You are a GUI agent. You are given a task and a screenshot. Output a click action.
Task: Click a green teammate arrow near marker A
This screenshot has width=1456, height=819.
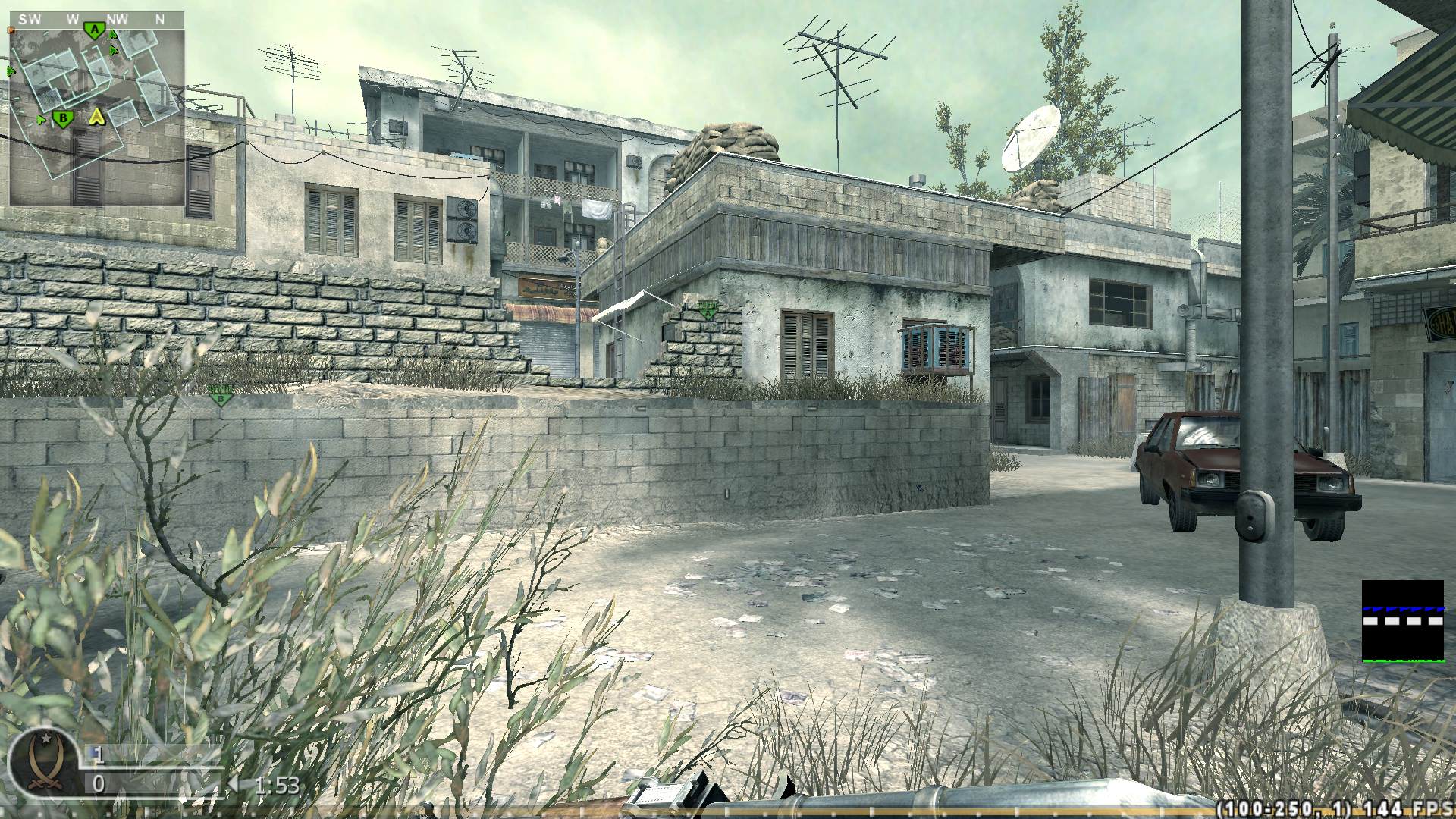pyautogui.click(x=112, y=36)
